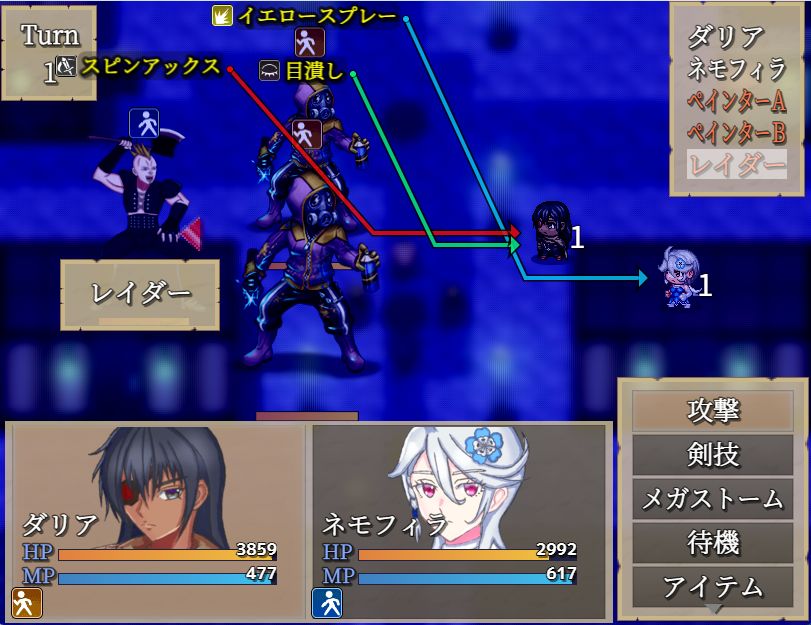The image size is (811, 625).
Task: Click the 目潰し skill label
Action: tap(313, 71)
